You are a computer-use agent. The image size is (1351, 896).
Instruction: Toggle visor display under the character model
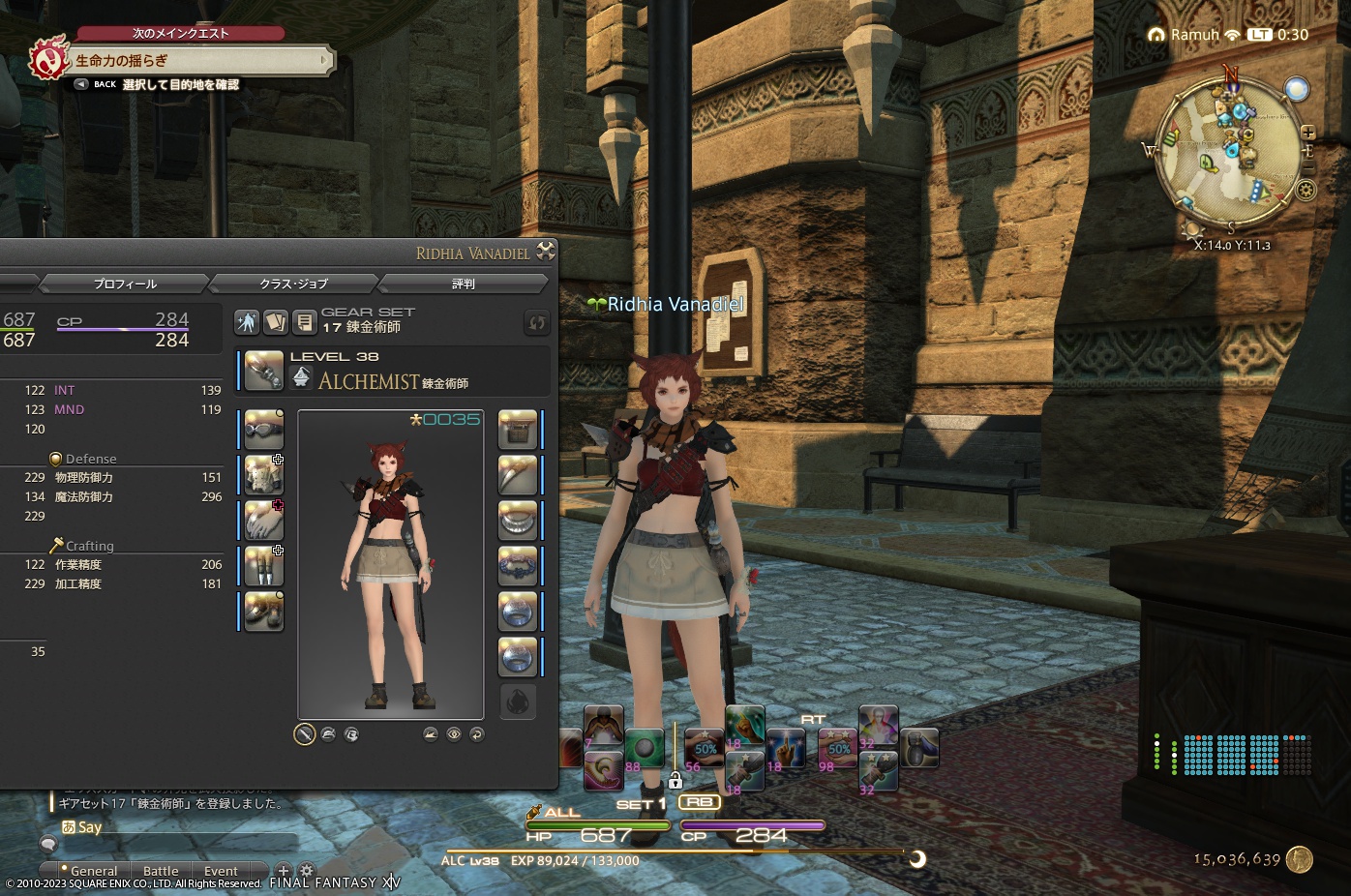tap(352, 734)
